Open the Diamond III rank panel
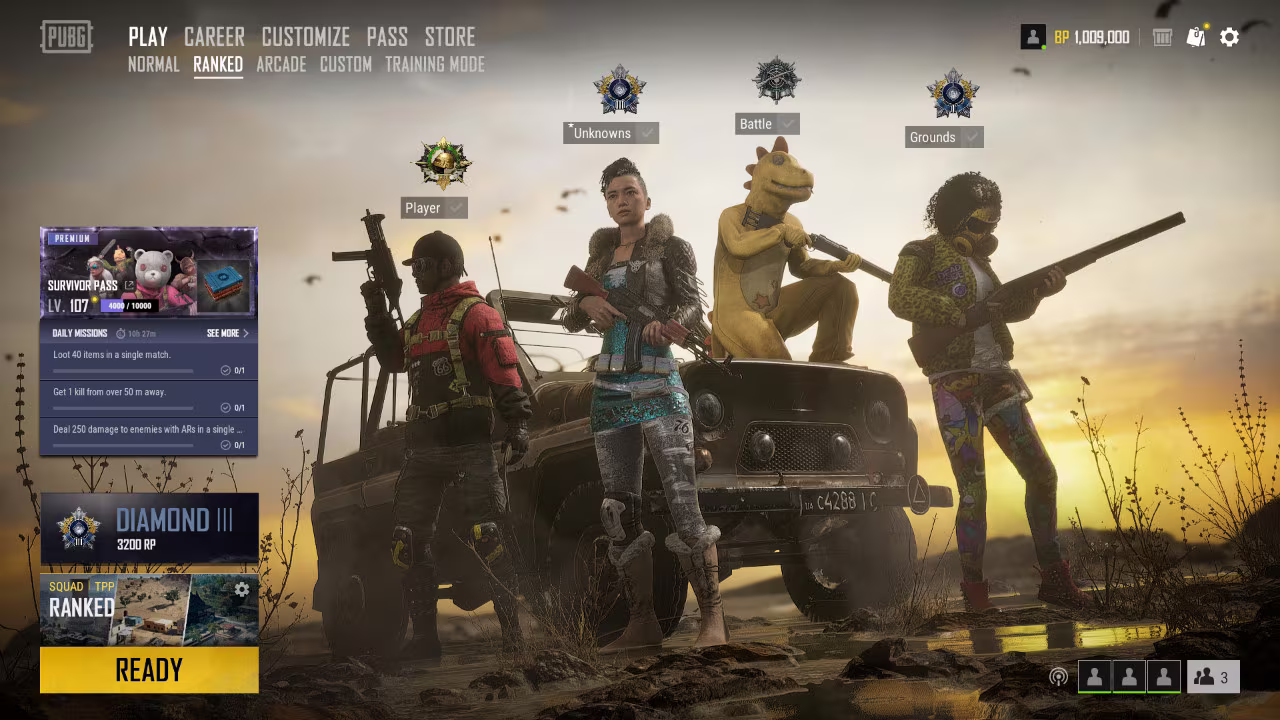The height and width of the screenshot is (720, 1280). [149, 528]
